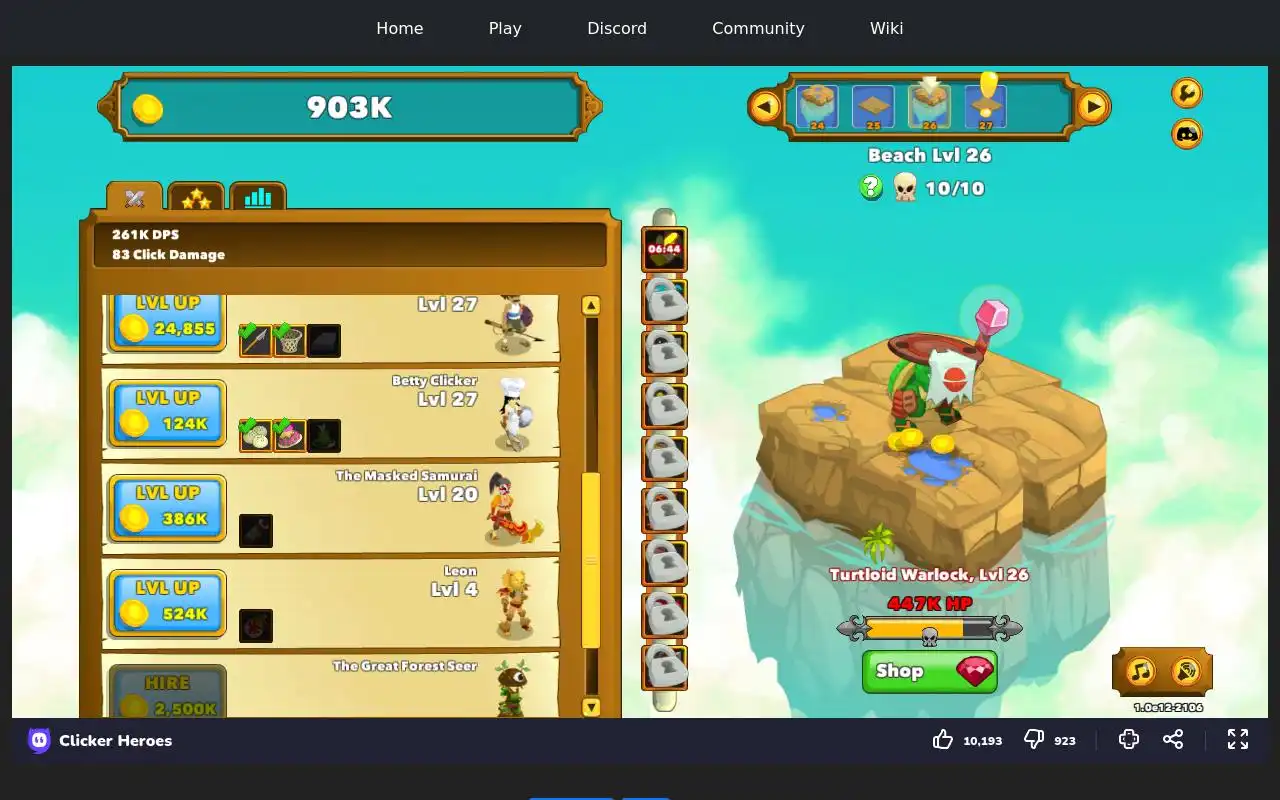
Task: Mute sound effects with speaker button
Action: coord(1186,671)
